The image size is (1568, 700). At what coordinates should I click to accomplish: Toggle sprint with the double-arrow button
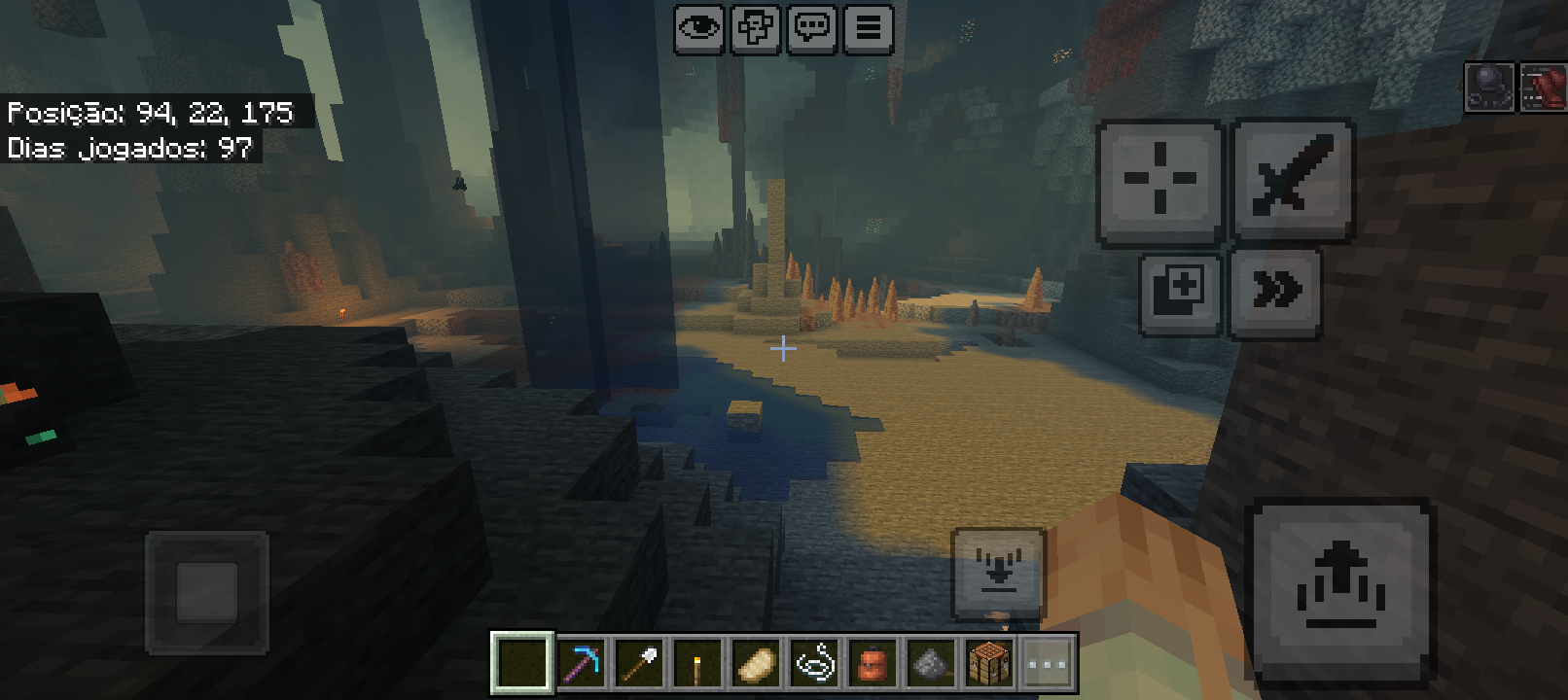tap(1275, 292)
